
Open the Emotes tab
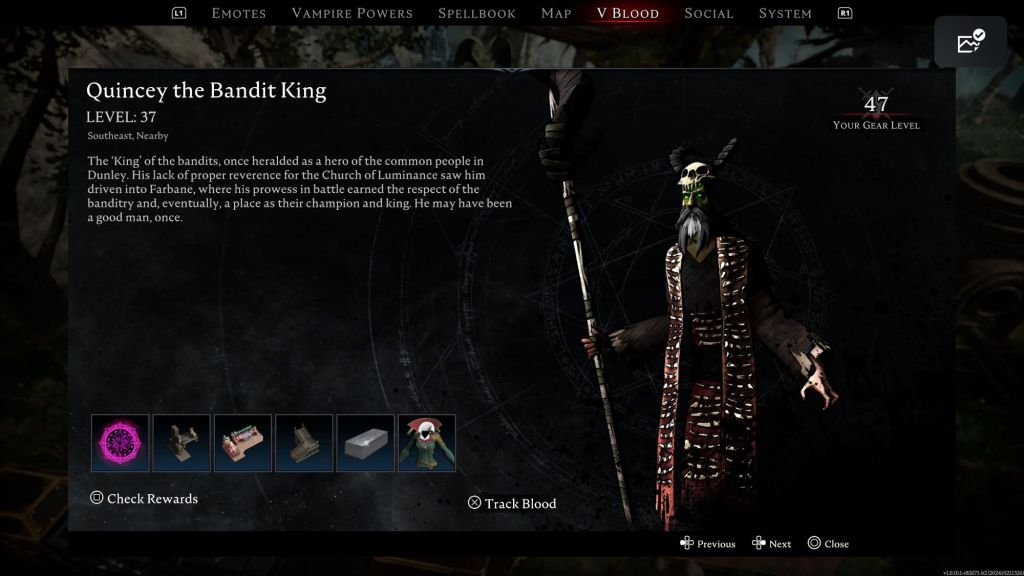click(x=239, y=13)
